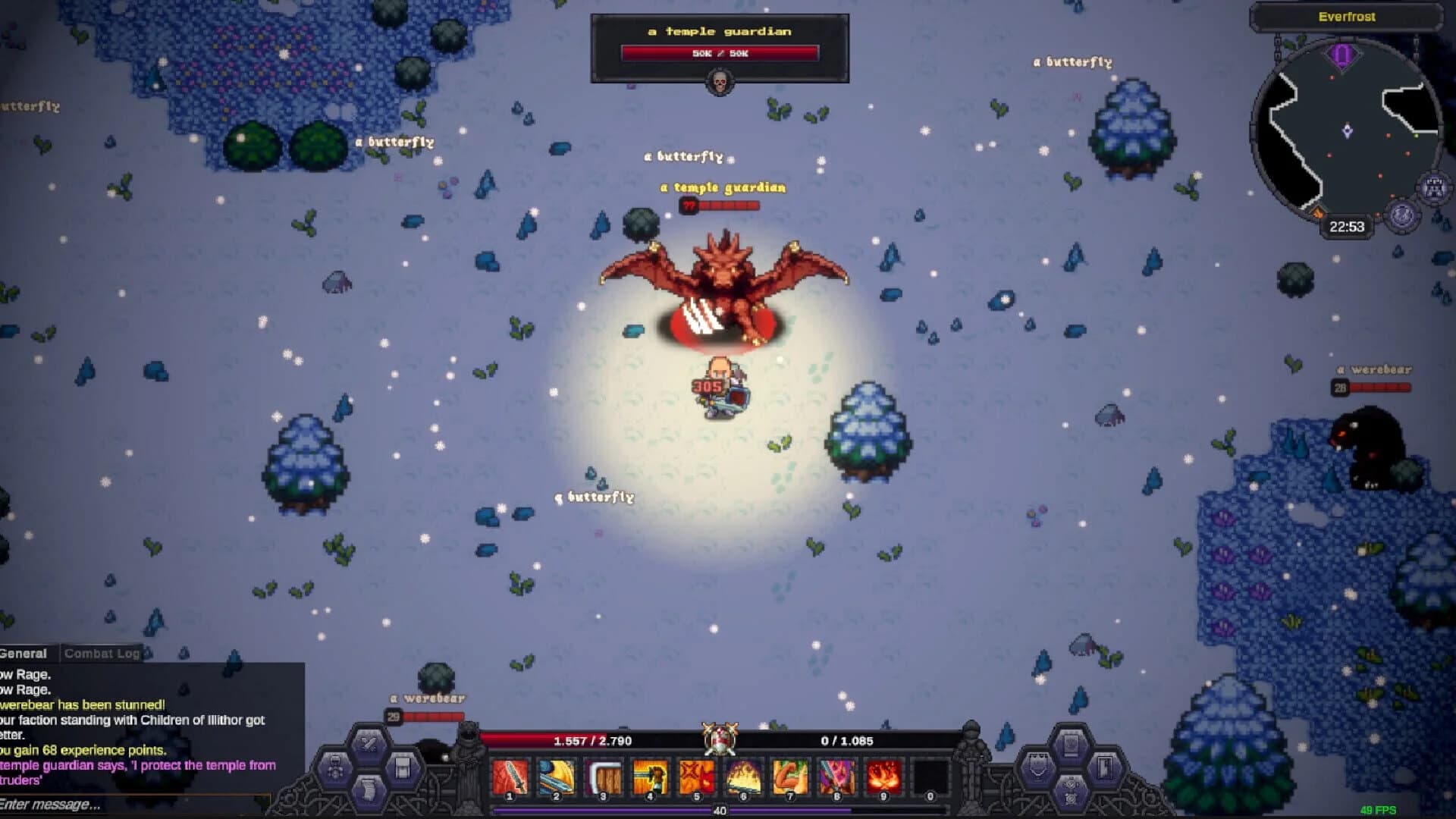Trigger the flame skill in hotbar slot 9
The height and width of the screenshot is (819, 1456).
(885, 773)
